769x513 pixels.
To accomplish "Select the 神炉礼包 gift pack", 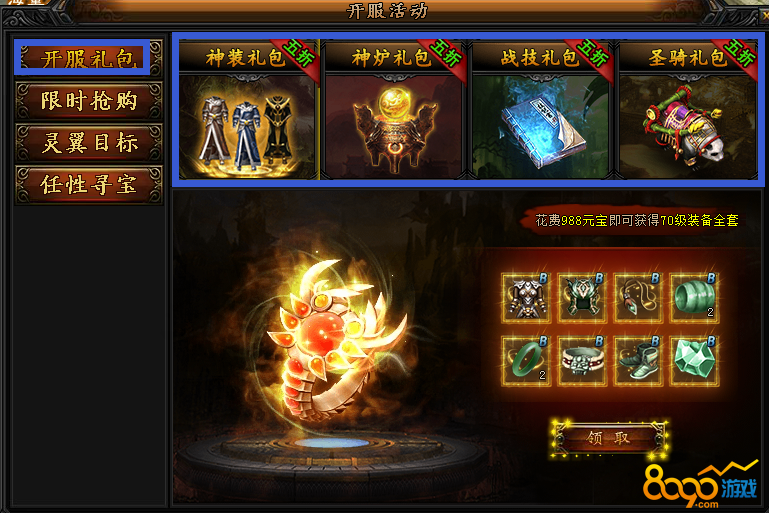I will coord(393,109).
